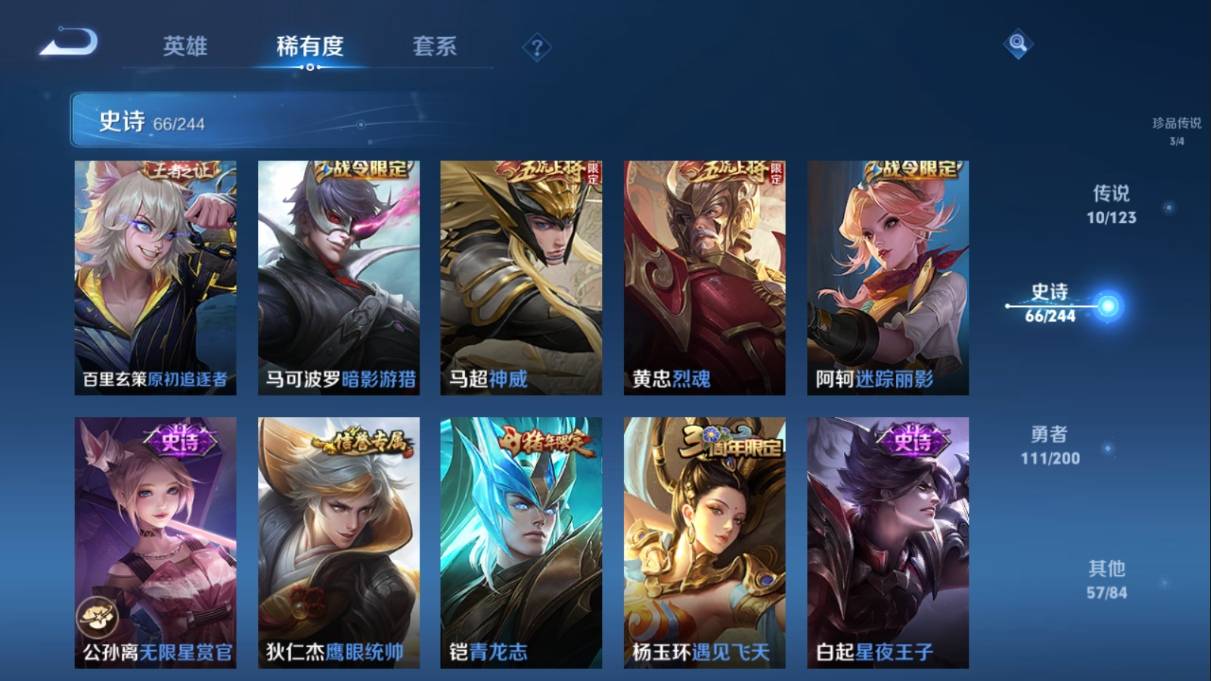Choose the 狄仁杰 鹰眼统帅 skin
Viewport: 1211px width, 681px height.
pos(339,542)
